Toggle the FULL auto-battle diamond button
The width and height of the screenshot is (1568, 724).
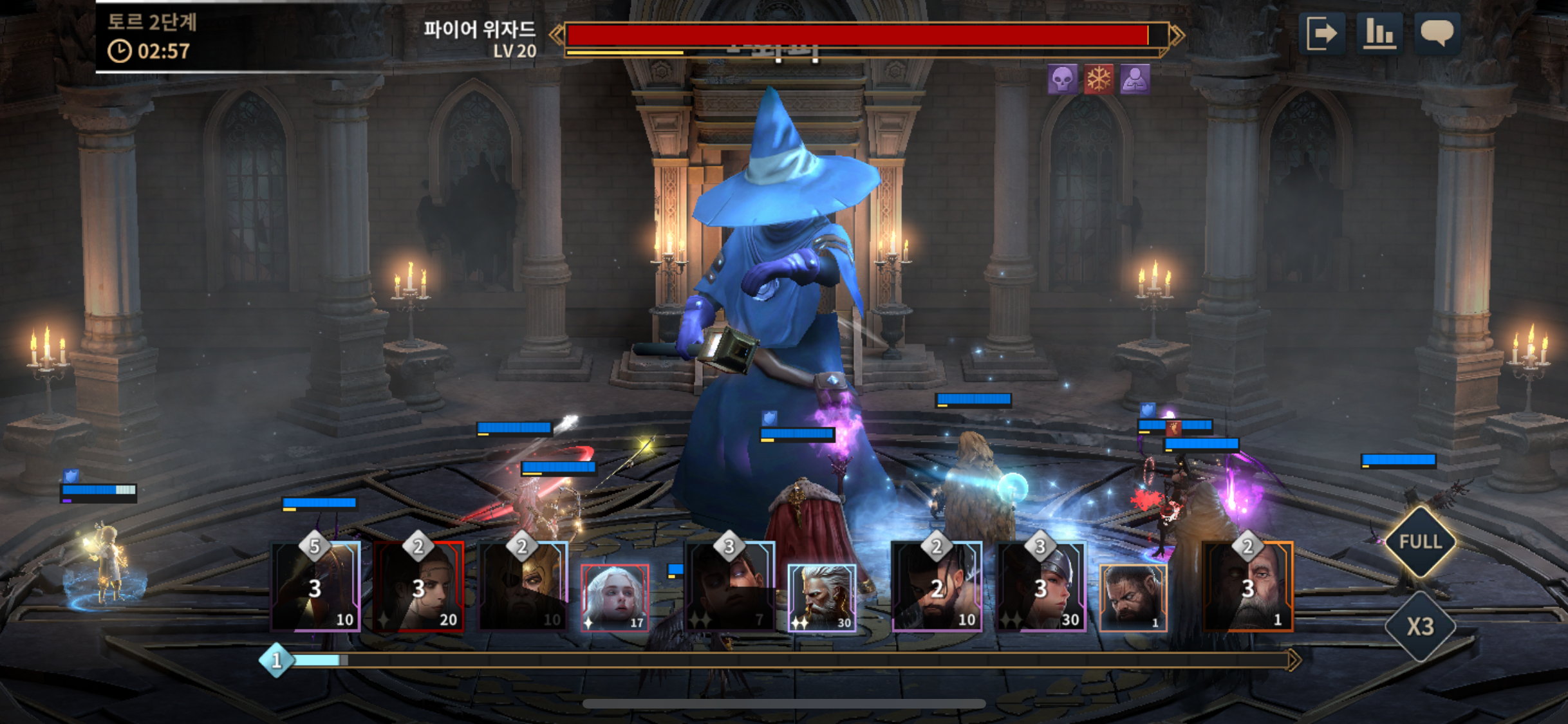[1421, 542]
